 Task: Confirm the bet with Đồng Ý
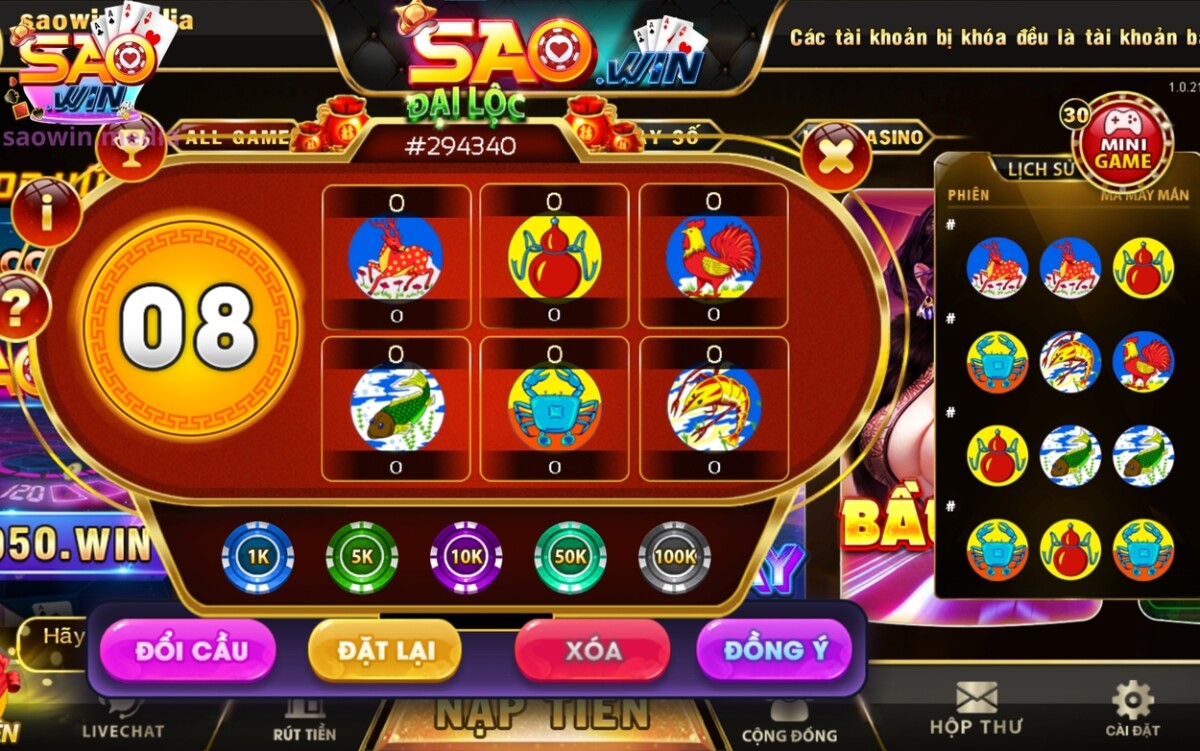click(x=775, y=650)
